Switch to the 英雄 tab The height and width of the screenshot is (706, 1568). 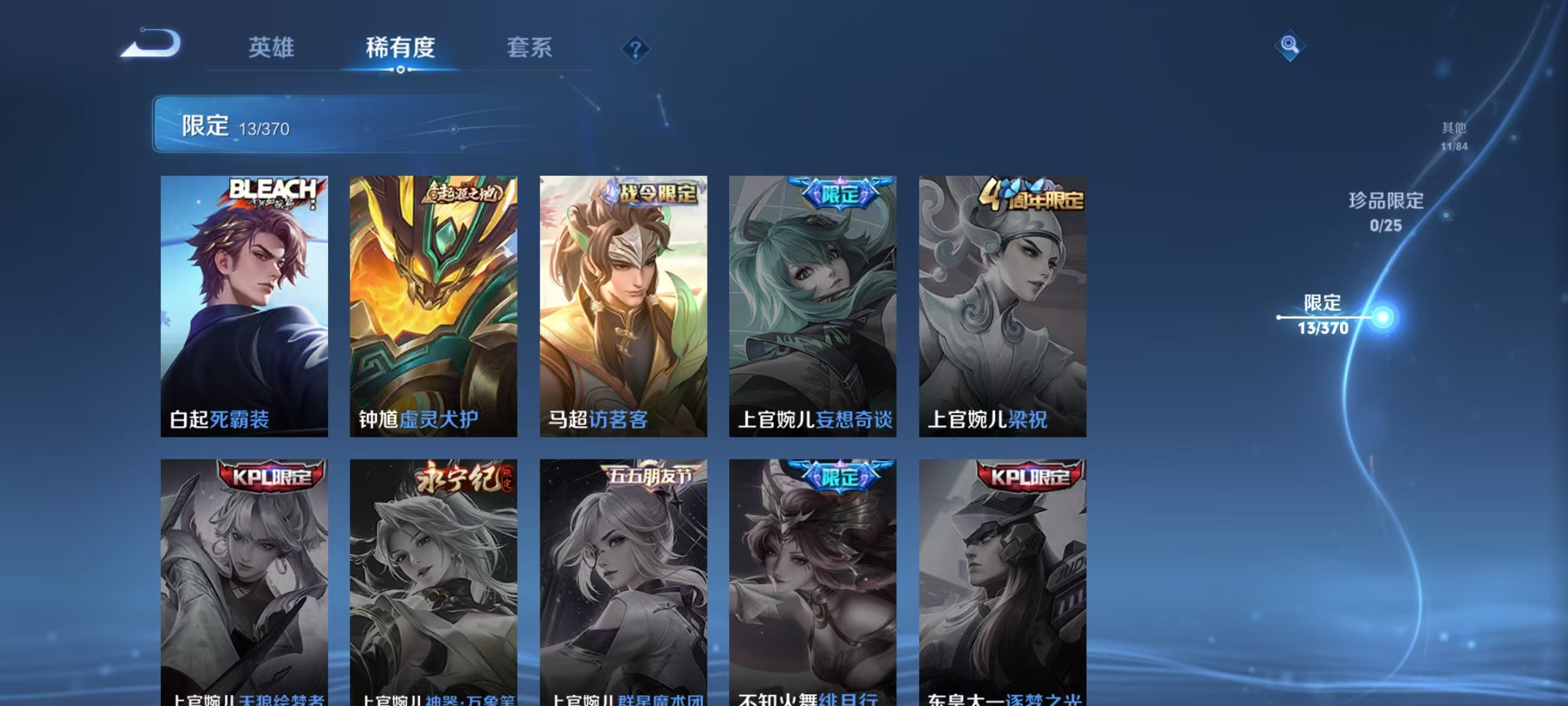[272, 48]
